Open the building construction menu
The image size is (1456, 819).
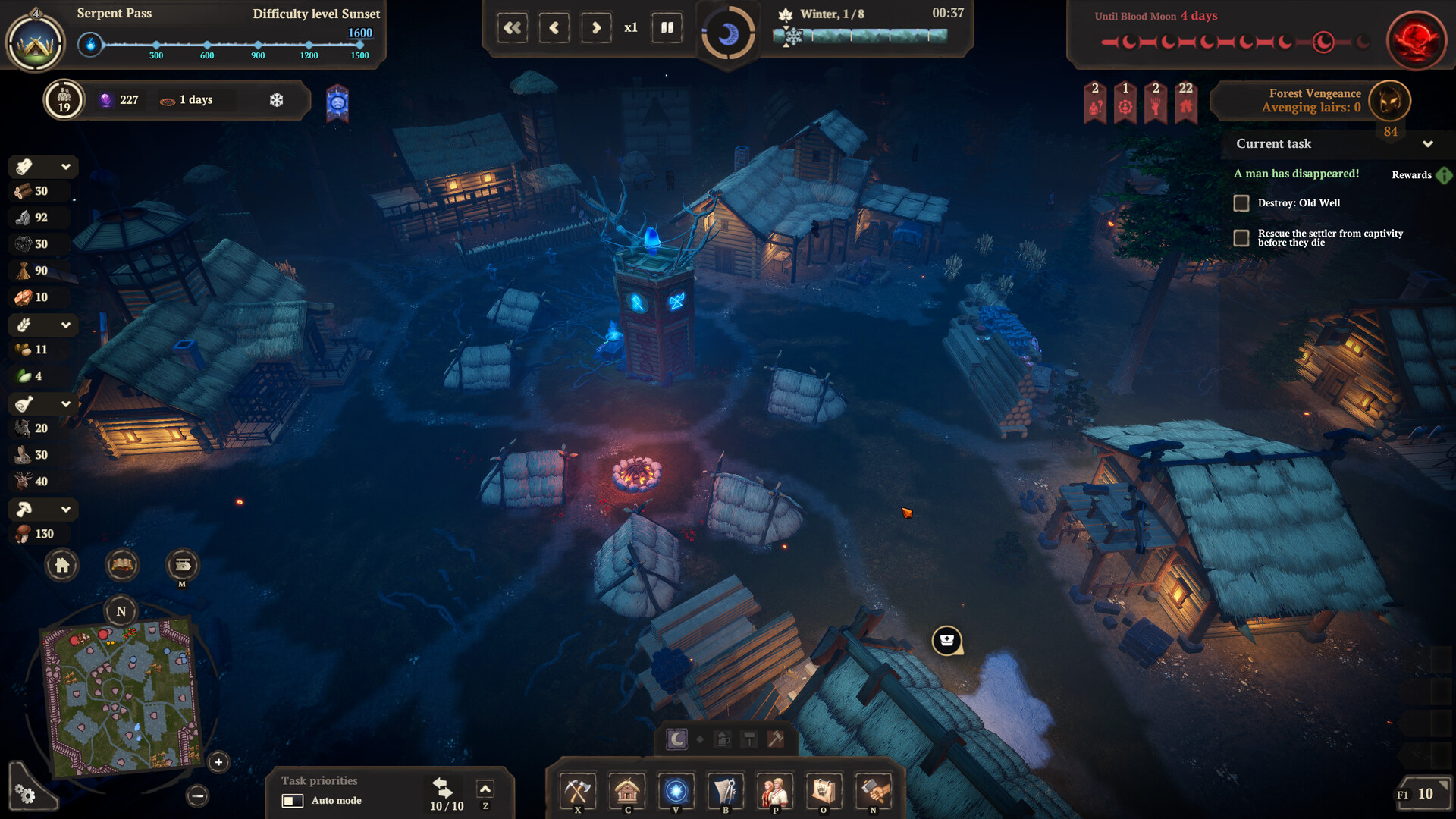coord(627,792)
